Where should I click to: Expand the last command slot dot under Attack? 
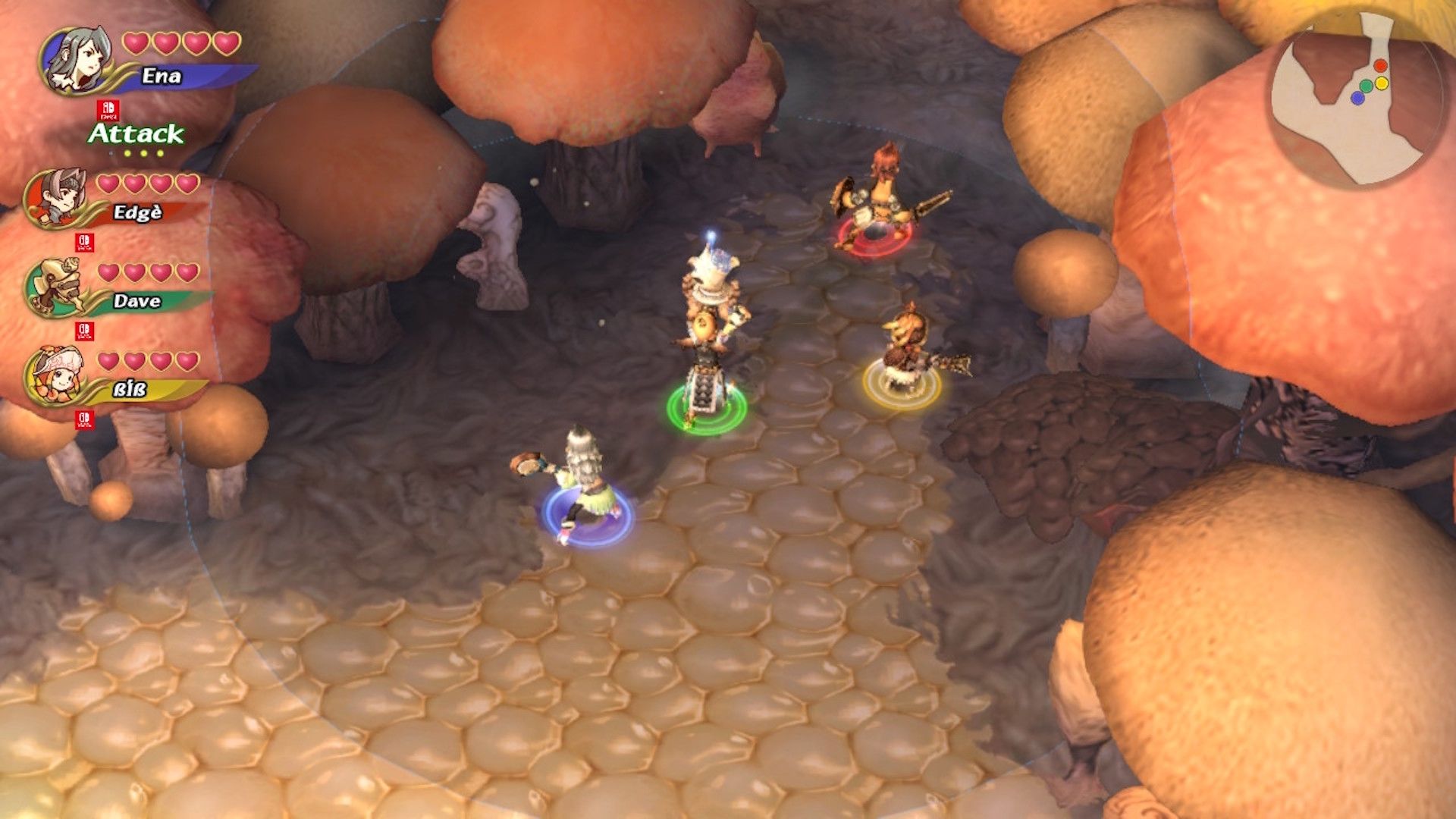pyautogui.click(x=160, y=155)
